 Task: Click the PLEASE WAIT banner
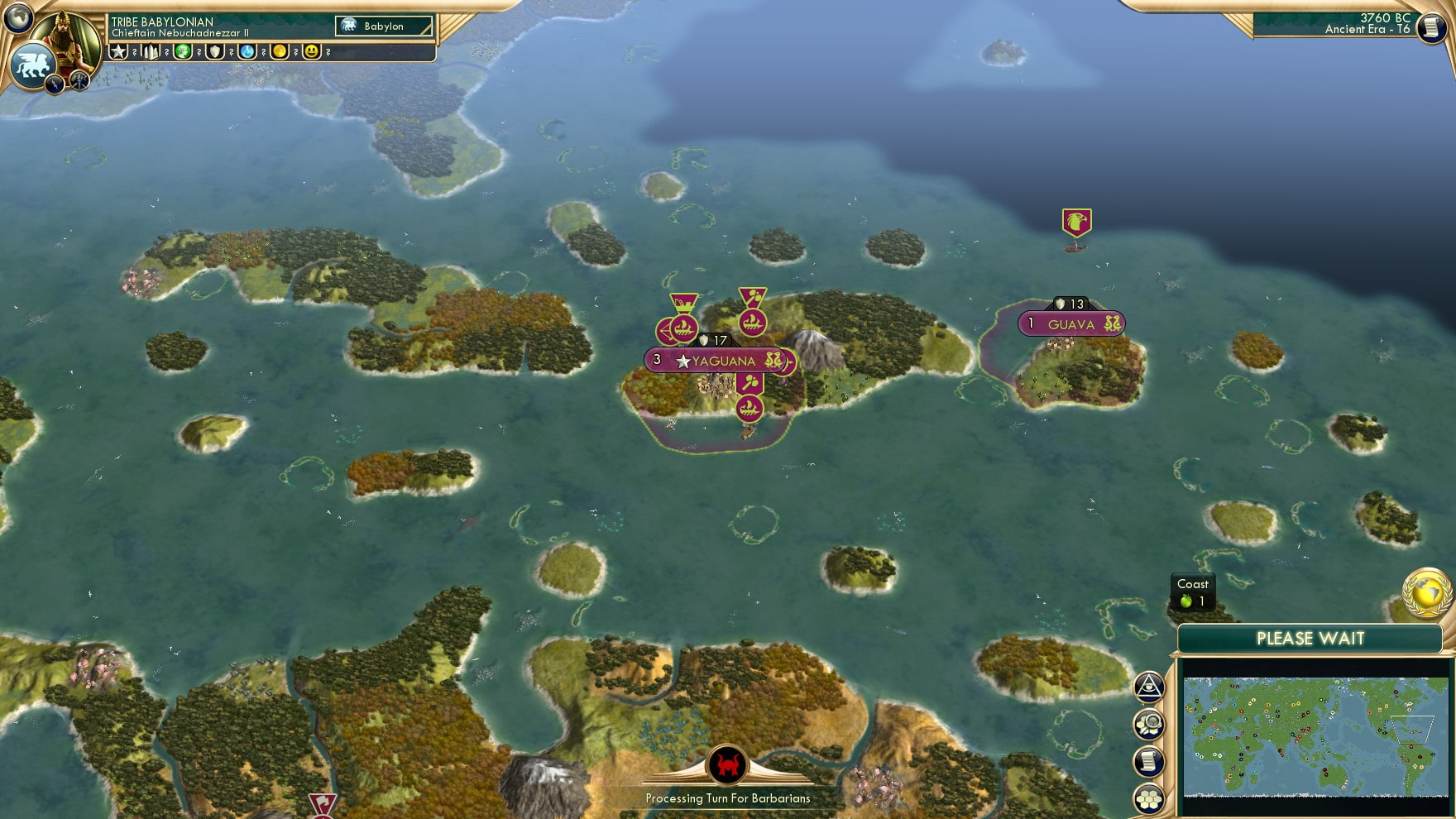click(x=1310, y=639)
